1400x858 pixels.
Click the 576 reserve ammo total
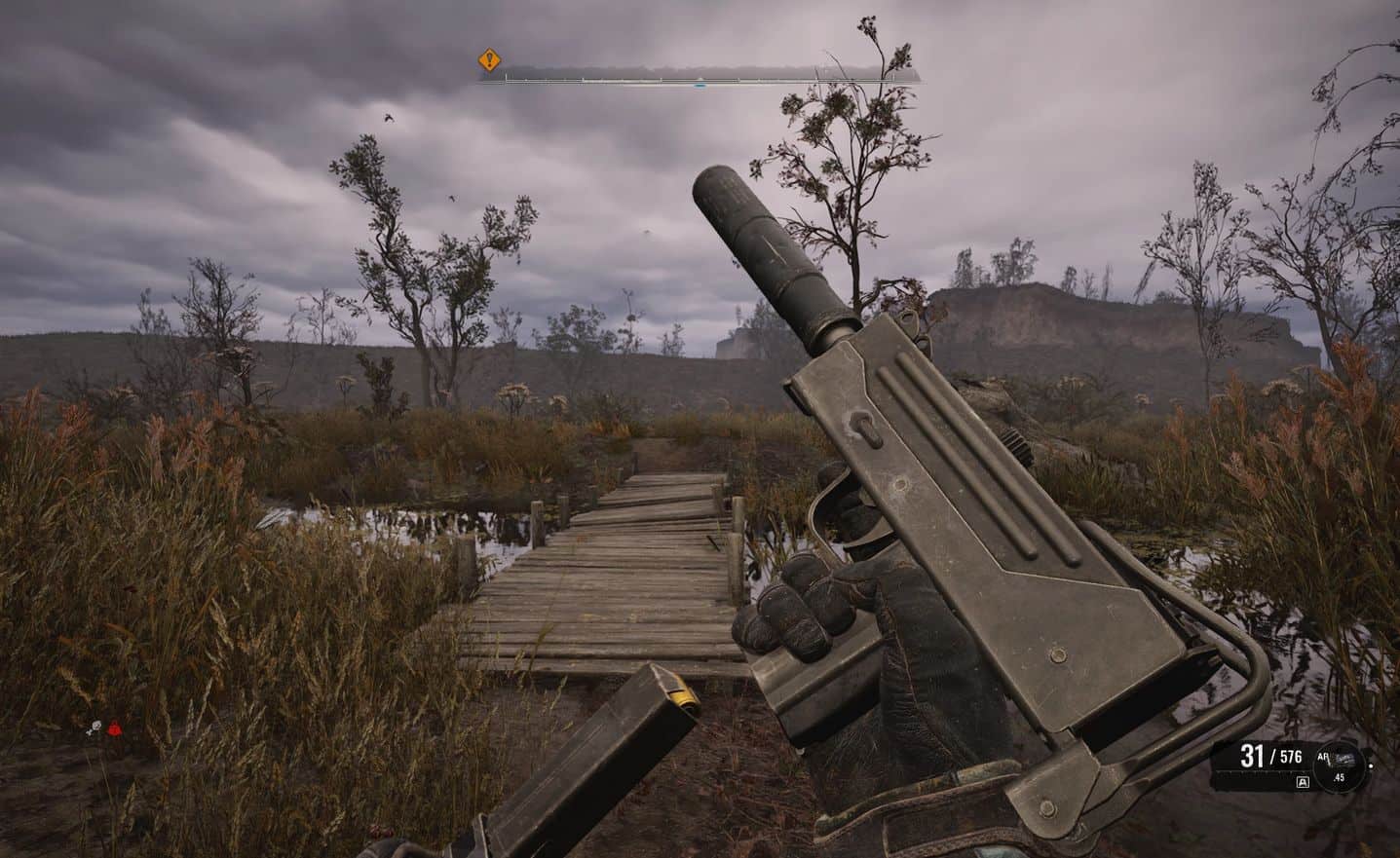(x=1290, y=757)
